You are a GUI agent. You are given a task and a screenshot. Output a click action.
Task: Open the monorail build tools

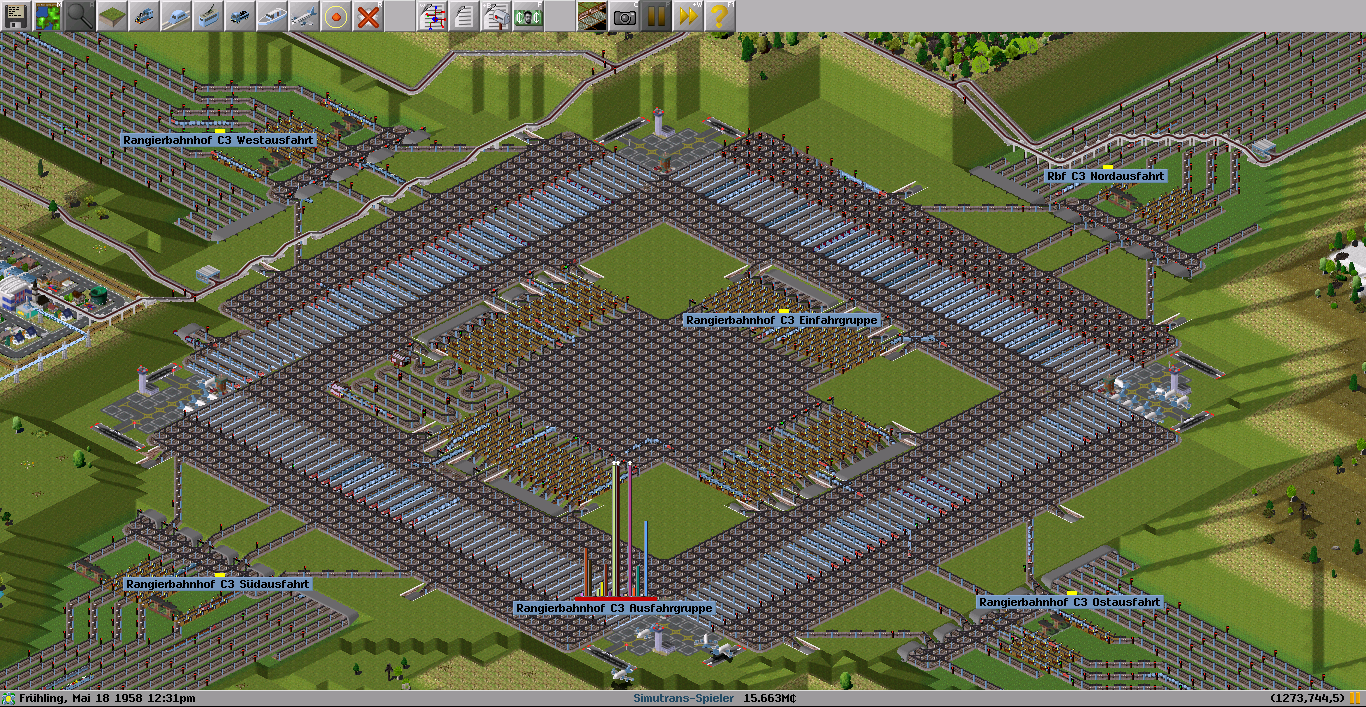coord(176,16)
